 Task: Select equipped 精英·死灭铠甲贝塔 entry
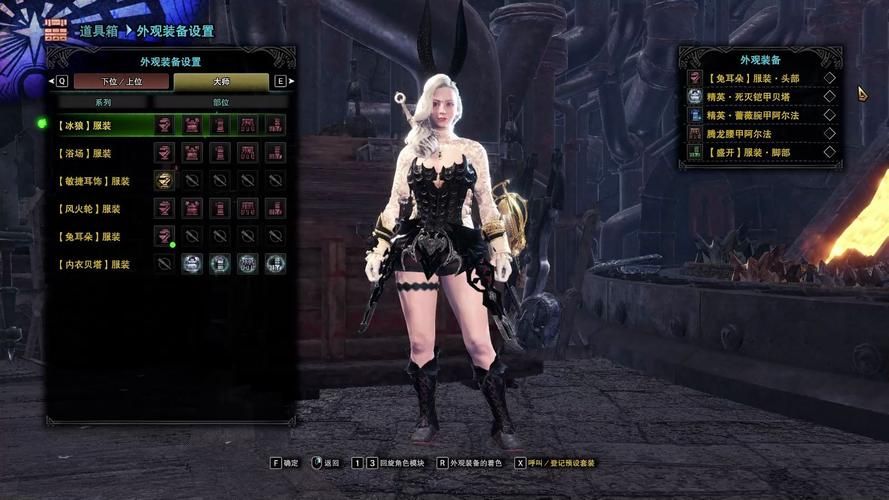tap(760, 96)
